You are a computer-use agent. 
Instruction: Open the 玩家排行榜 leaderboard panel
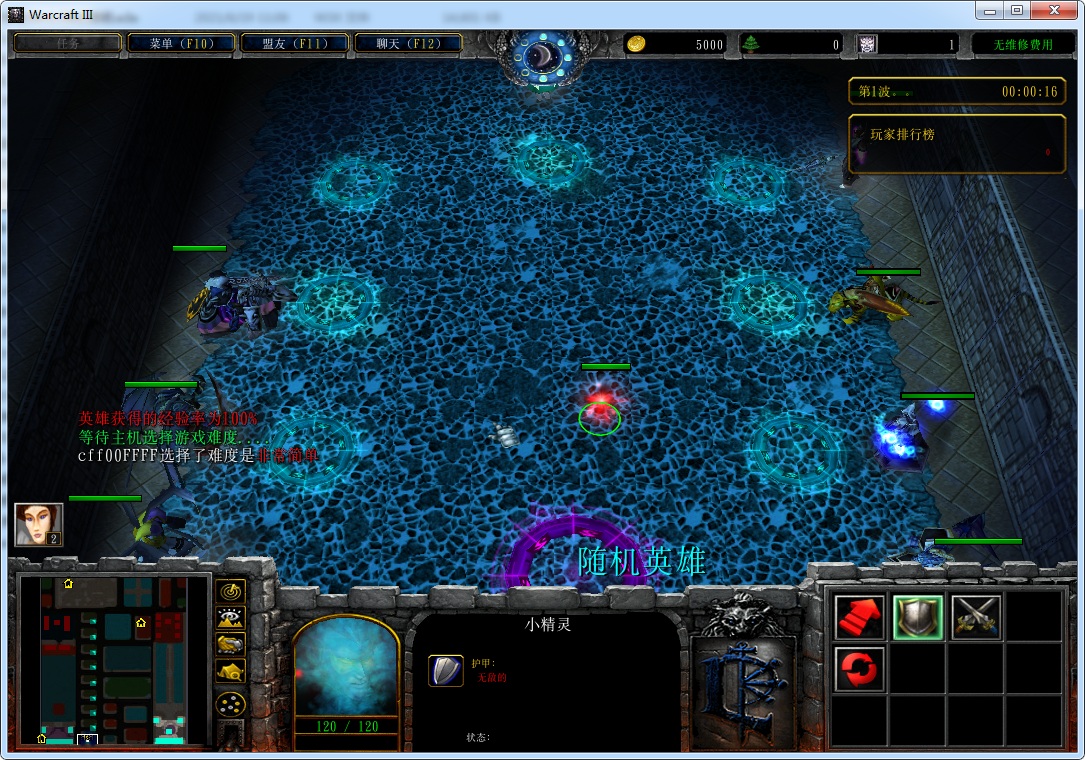point(955,144)
